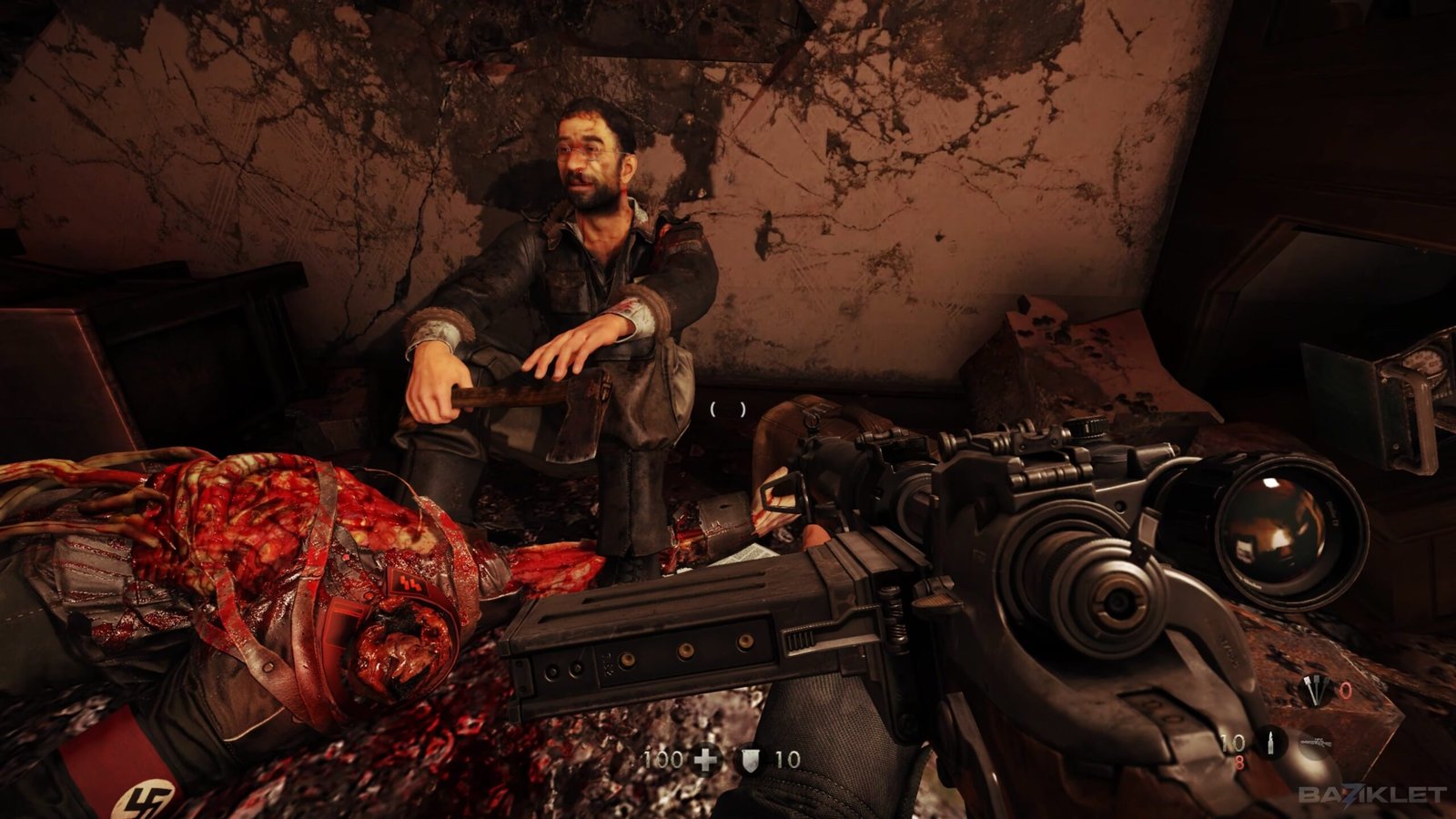The height and width of the screenshot is (819, 1456).
Task: Click the BAZIKLET watermark logo
Action: pos(1371,795)
